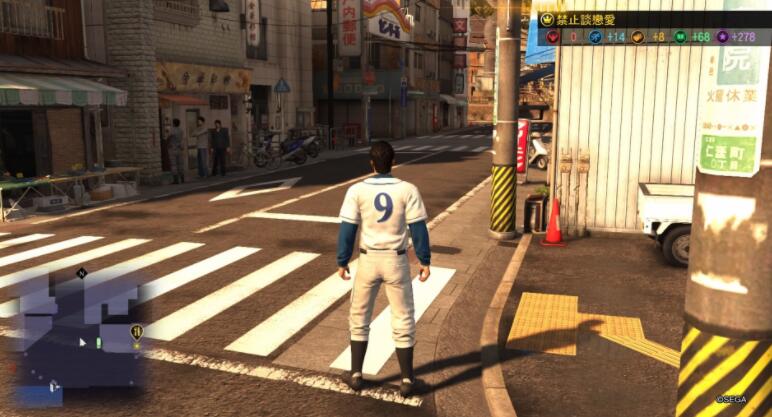Screen dimensions: 772x417
Task: Select the green marker on the minimap
Action: [98, 342]
